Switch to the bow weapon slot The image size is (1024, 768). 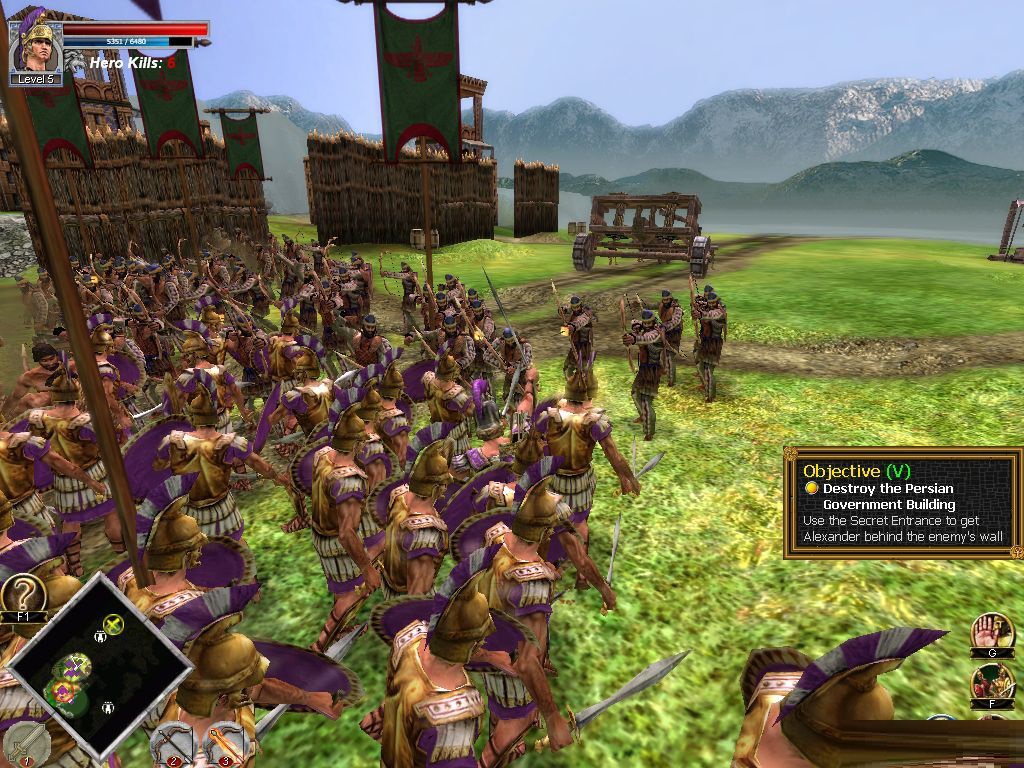pyautogui.click(x=175, y=743)
